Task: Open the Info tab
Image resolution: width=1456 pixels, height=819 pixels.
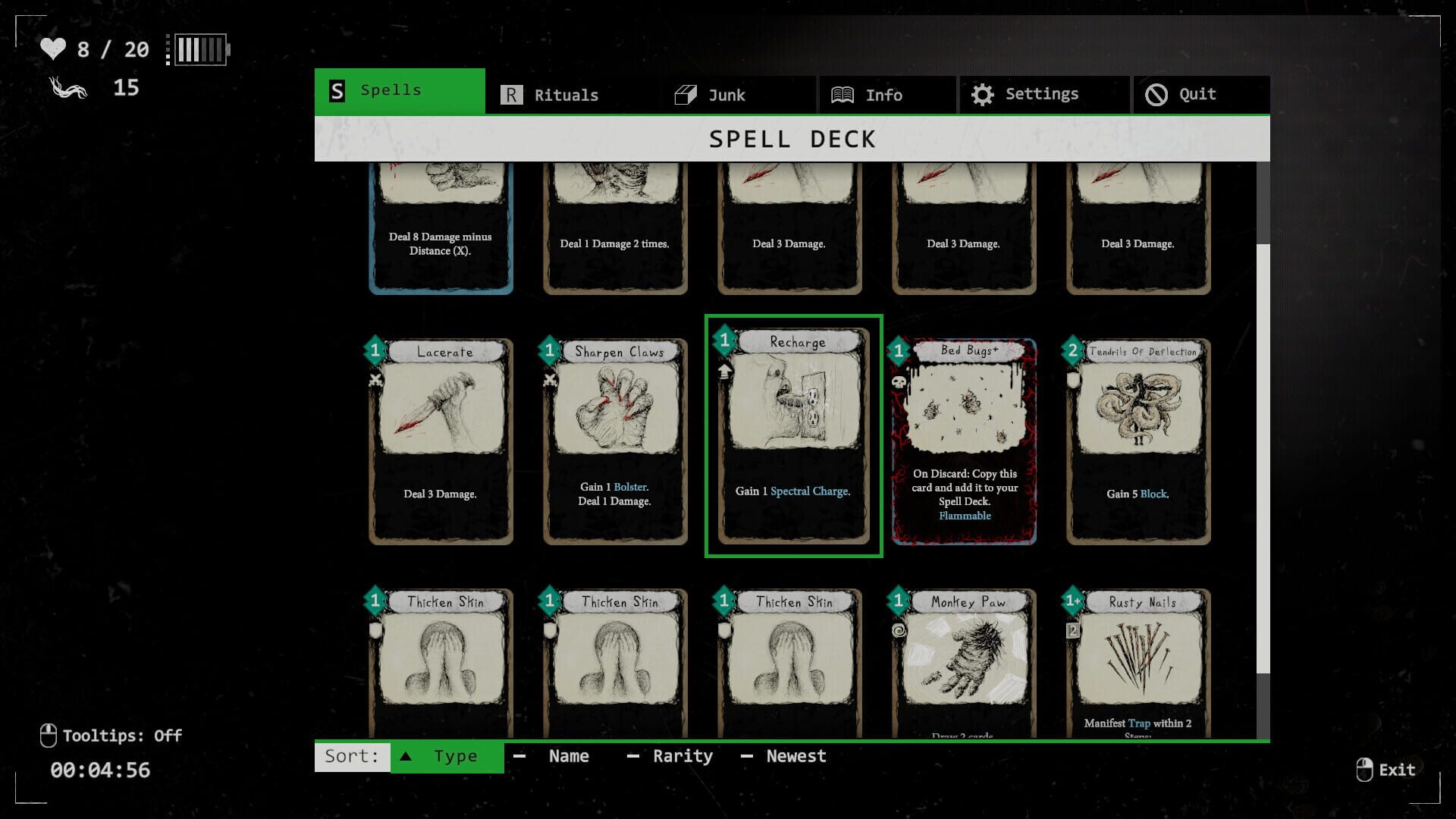Action: [883, 94]
